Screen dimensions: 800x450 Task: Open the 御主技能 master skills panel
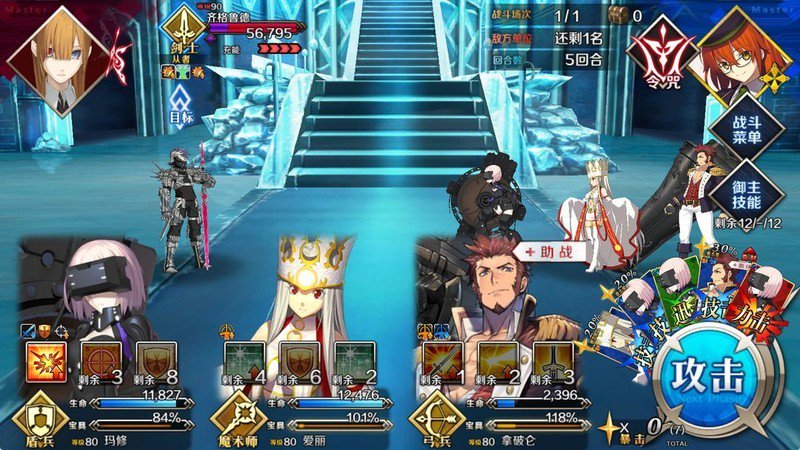(739, 187)
